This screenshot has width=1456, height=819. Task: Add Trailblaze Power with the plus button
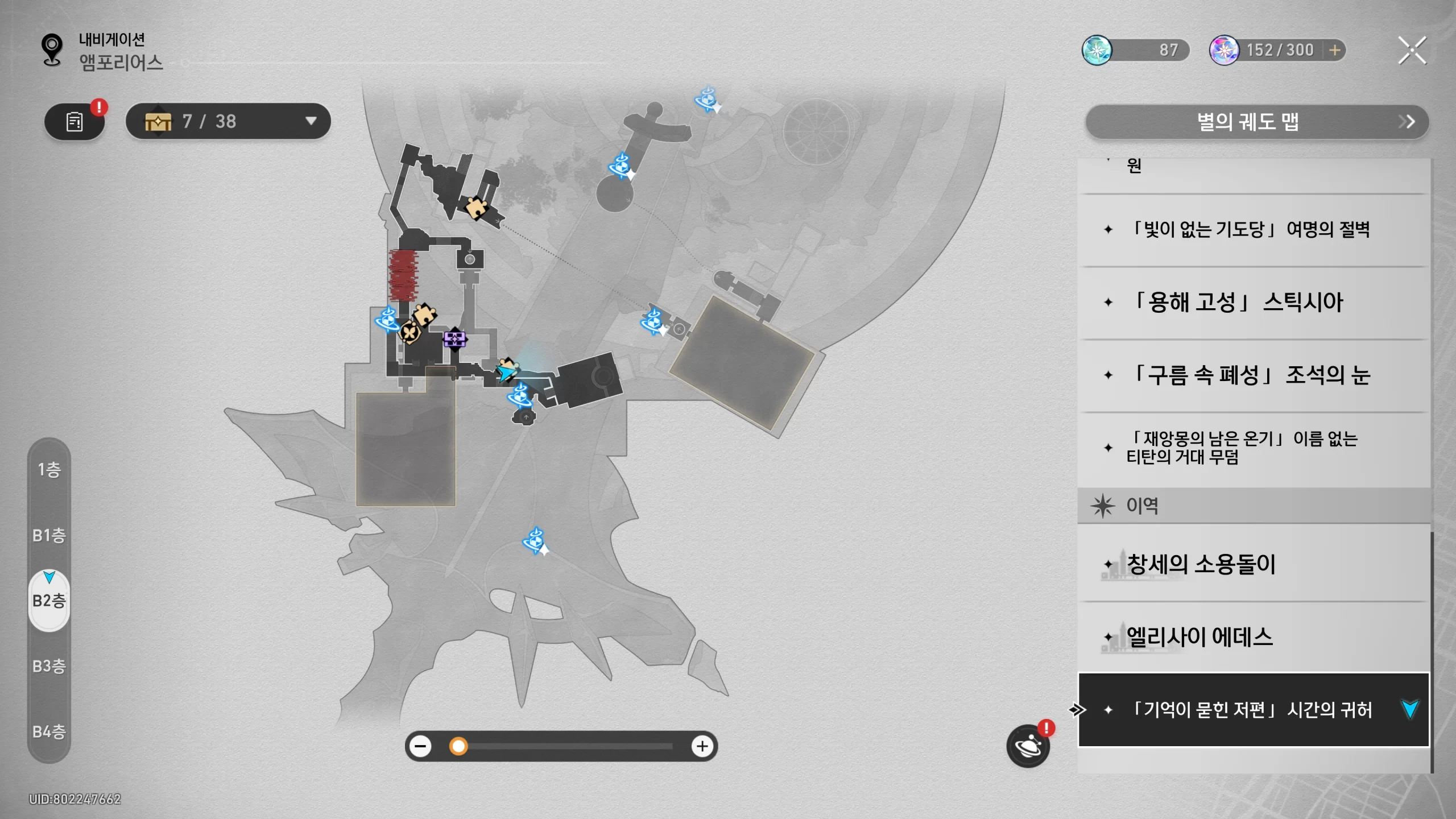[1334, 50]
